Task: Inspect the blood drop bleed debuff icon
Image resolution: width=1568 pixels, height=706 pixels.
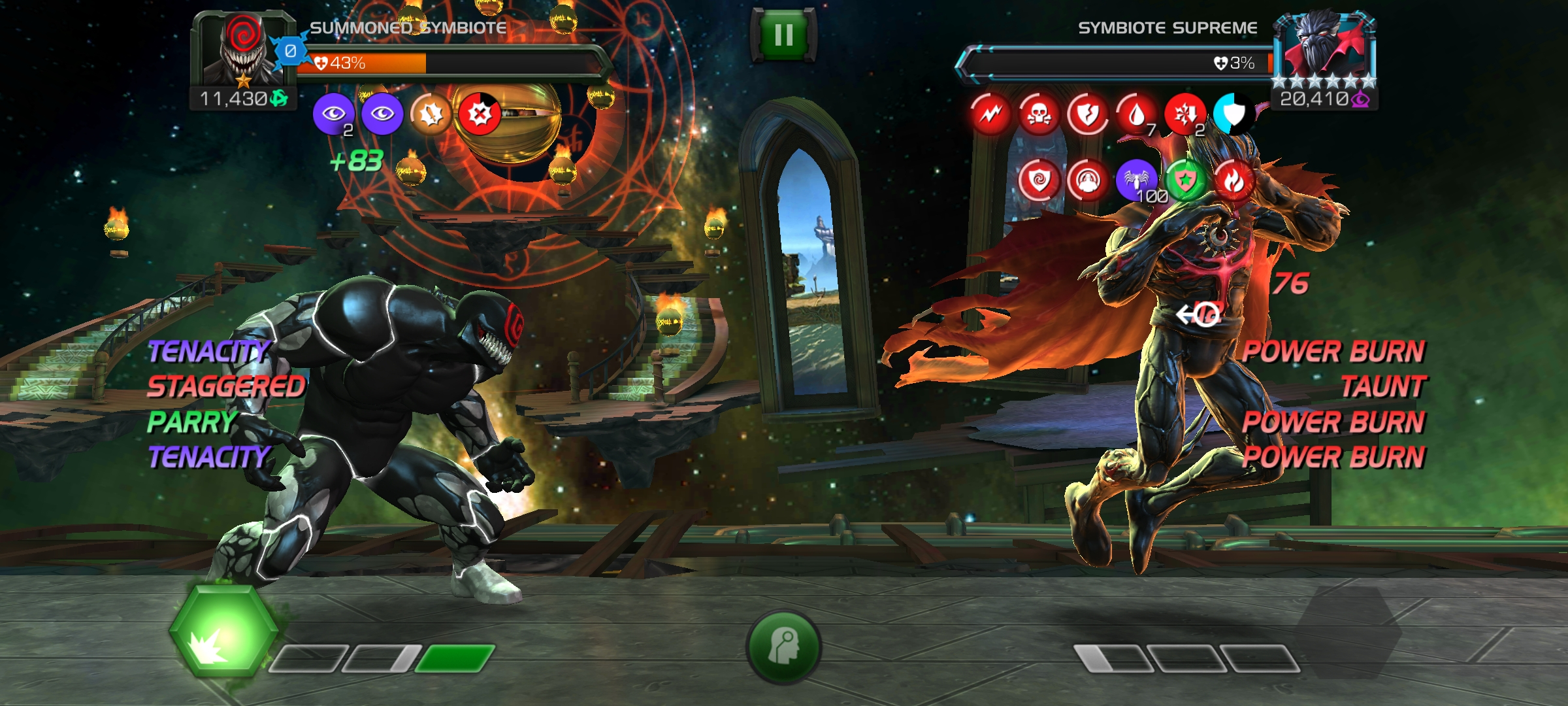Action: (1136, 114)
